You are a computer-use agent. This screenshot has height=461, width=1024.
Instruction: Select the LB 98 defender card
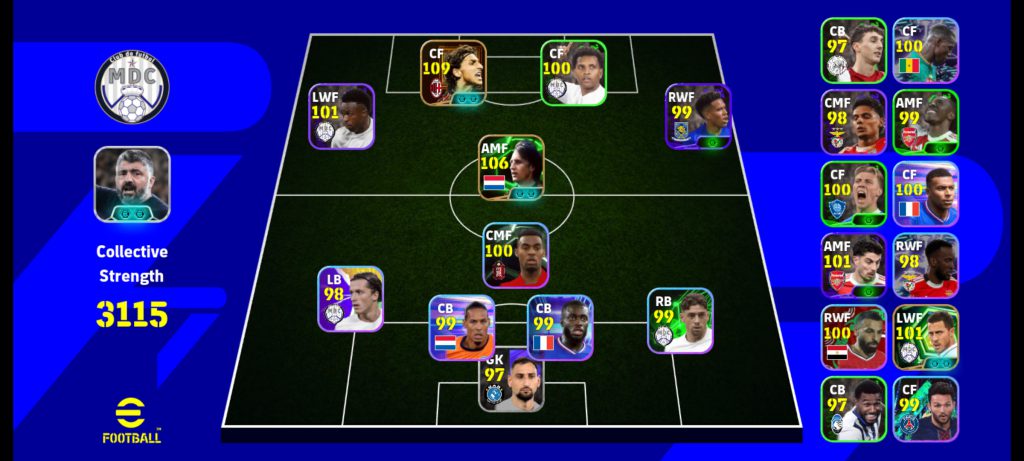point(351,298)
